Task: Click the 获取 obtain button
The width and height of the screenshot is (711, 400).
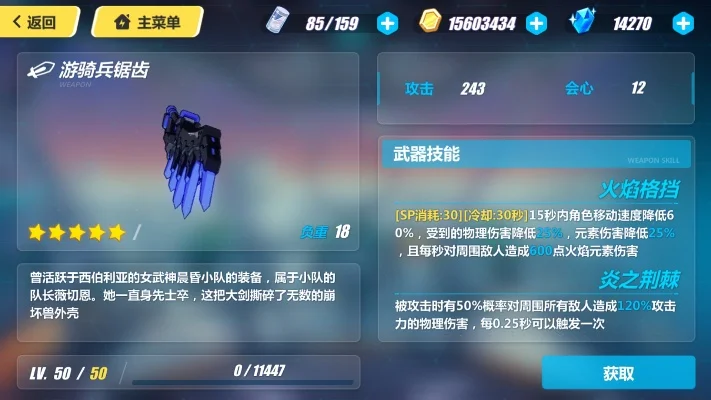Action: pyautogui.click(x=618, y=373)
